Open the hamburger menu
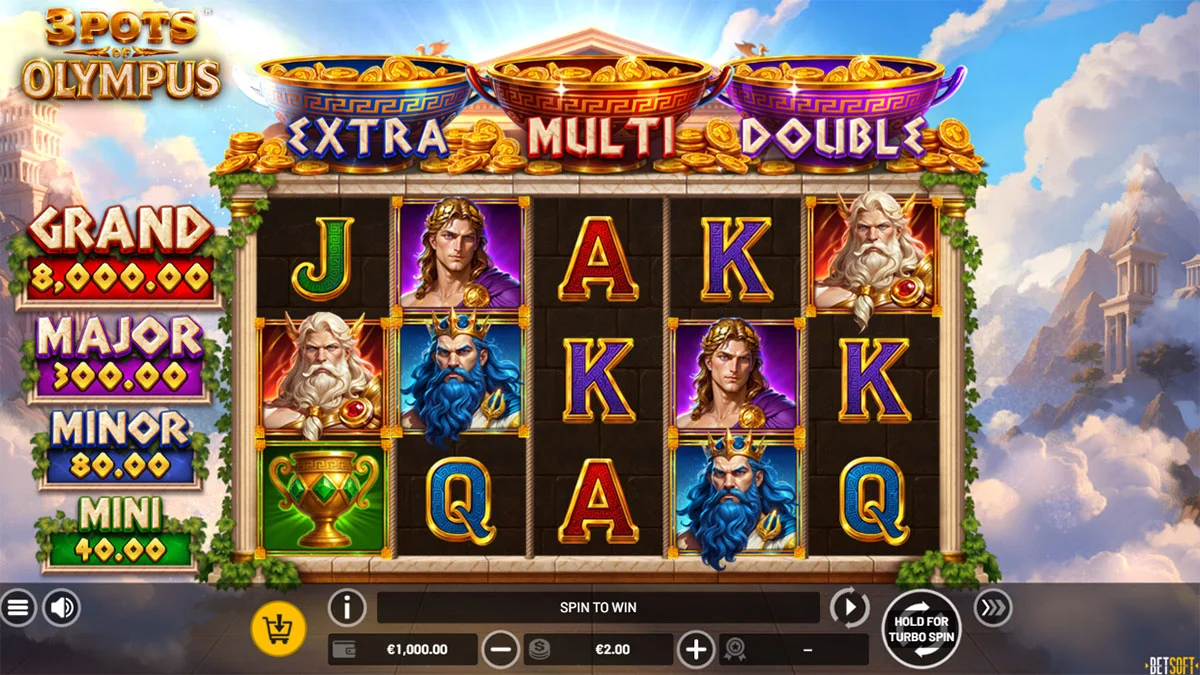This screenshot has width=1200, height=675. click(x=17, y=607)
